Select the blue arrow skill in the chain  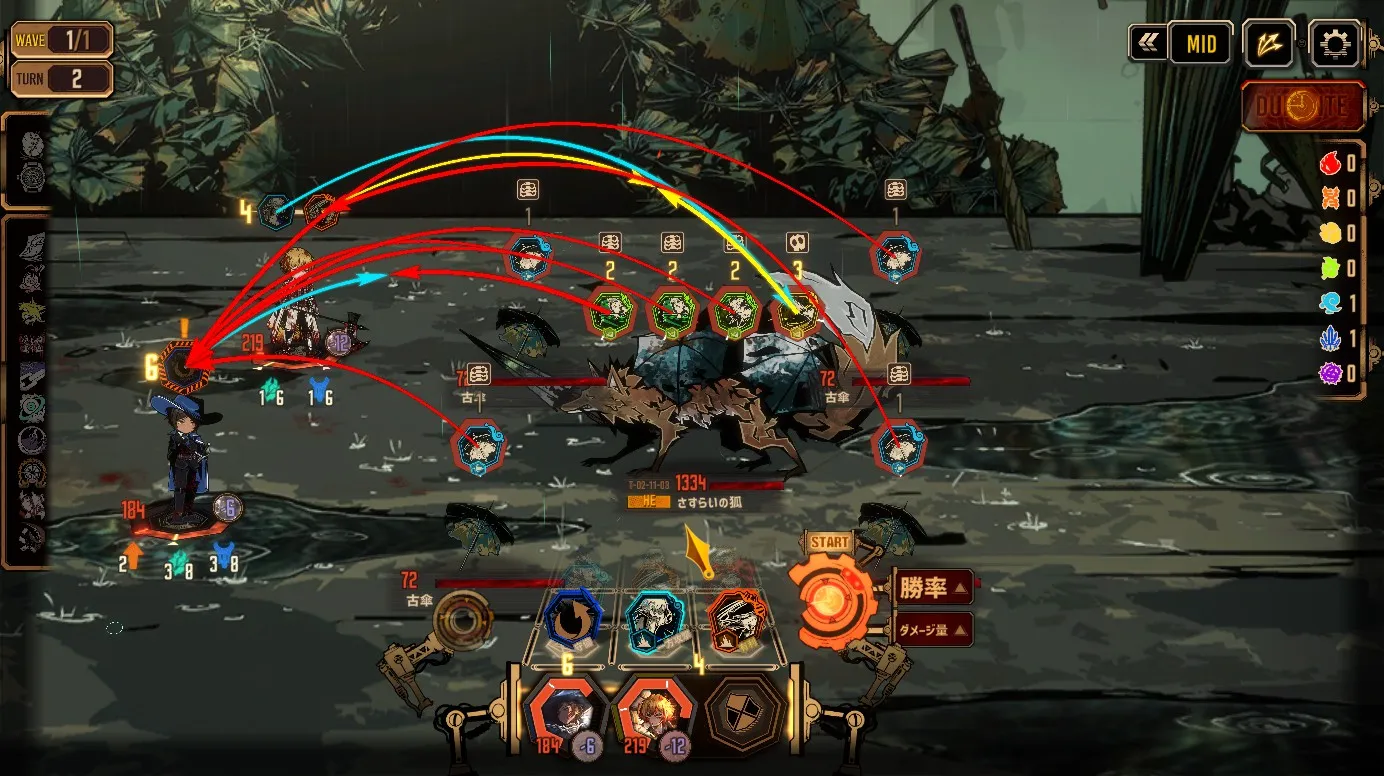[574, 620]
